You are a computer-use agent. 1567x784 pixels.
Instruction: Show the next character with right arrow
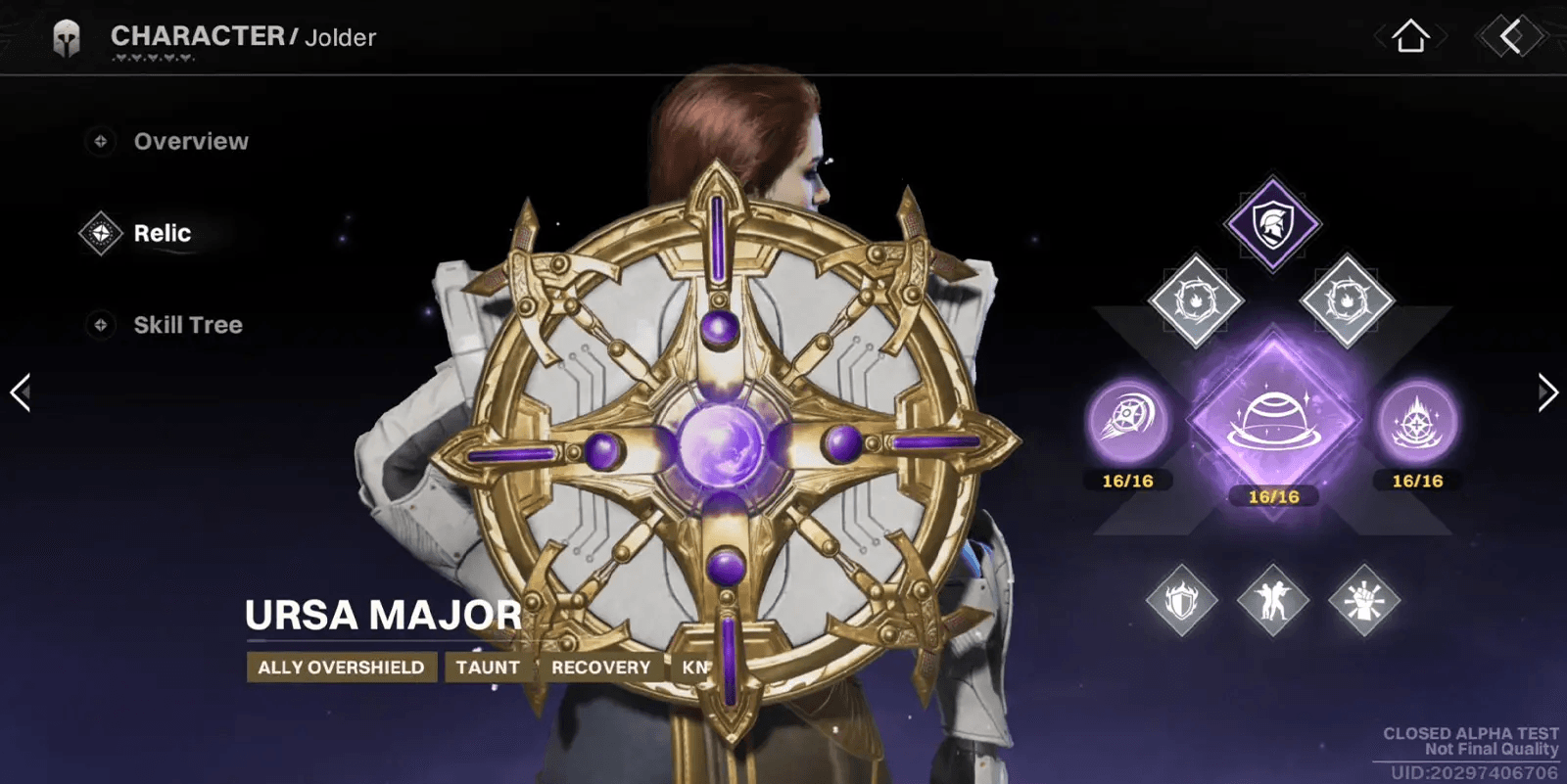1546,392
